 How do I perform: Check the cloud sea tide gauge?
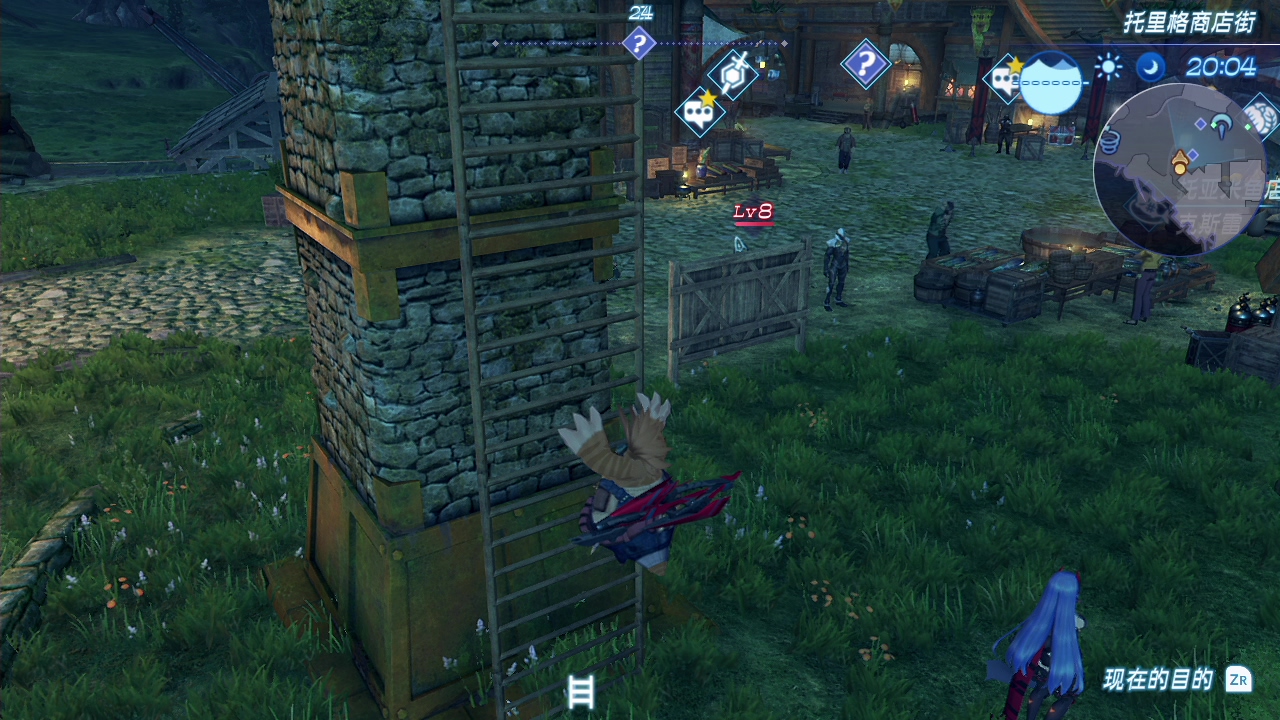pyautogui.click(x=1051, y=82)
